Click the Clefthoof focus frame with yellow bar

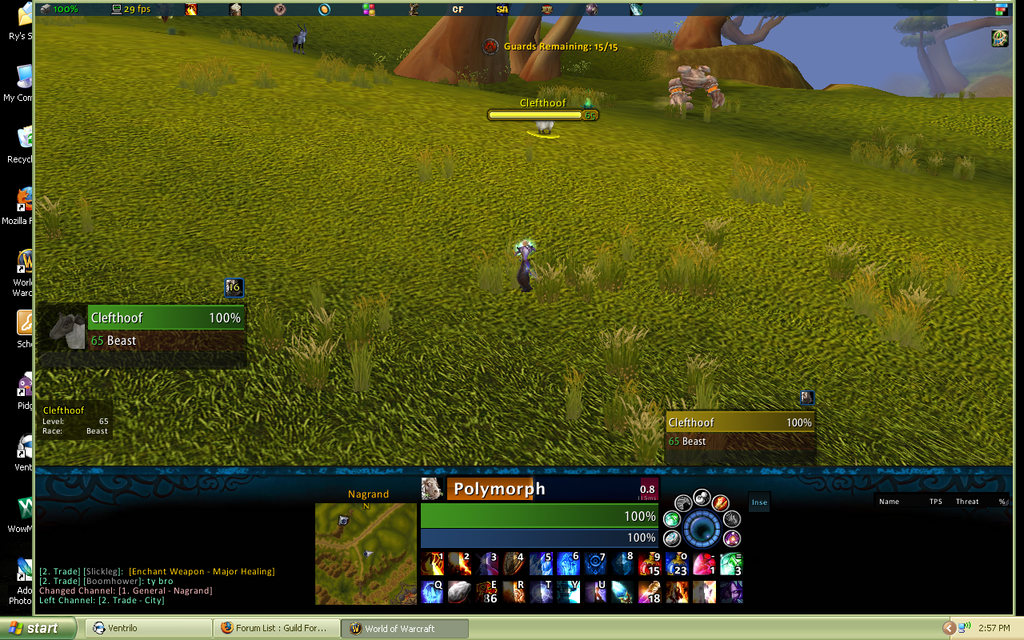(740, 431)
